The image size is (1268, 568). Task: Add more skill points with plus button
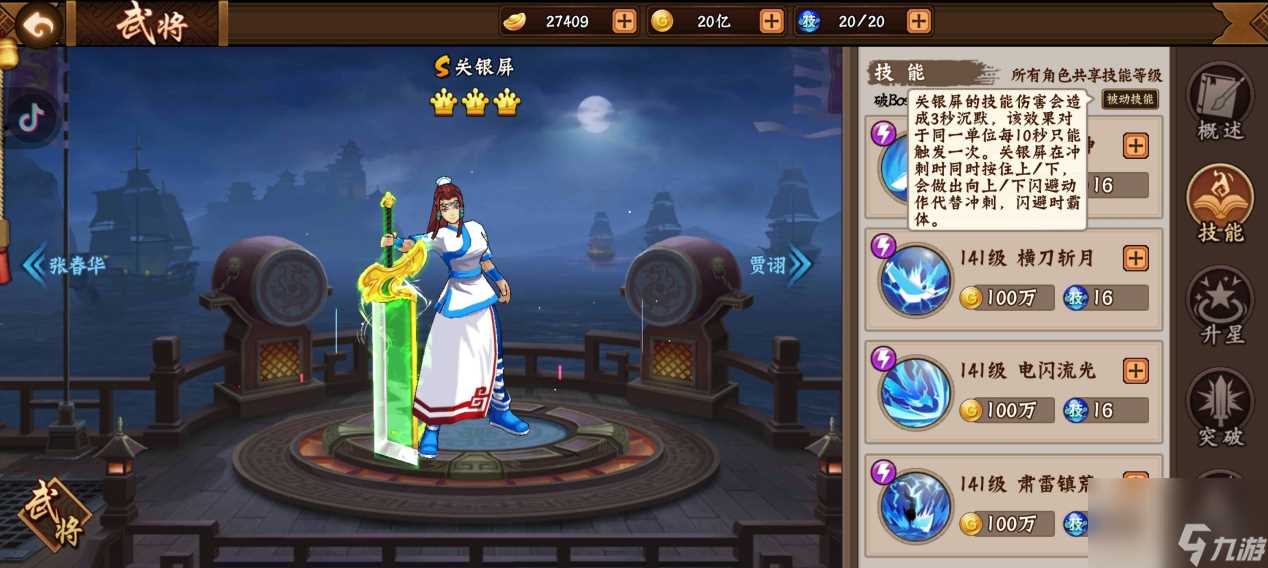(918, 21)
